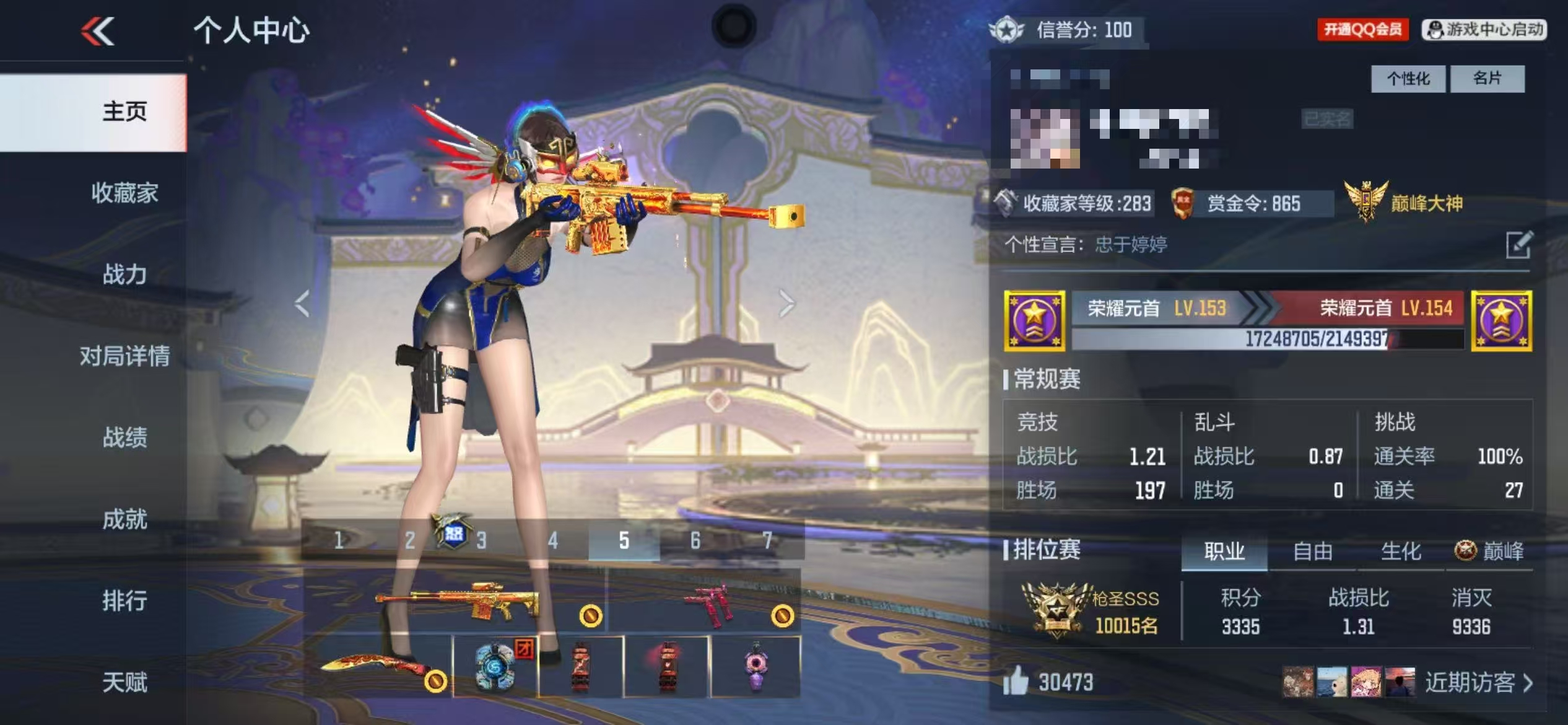
Task: Choose loadout number 6
Action: pos(695,540)
